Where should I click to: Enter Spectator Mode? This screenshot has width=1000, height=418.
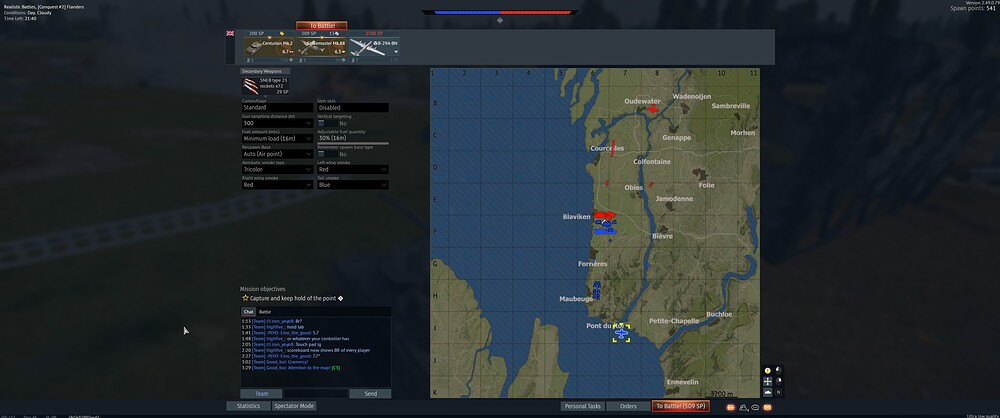pyautogui.click(x=294, y=406)
